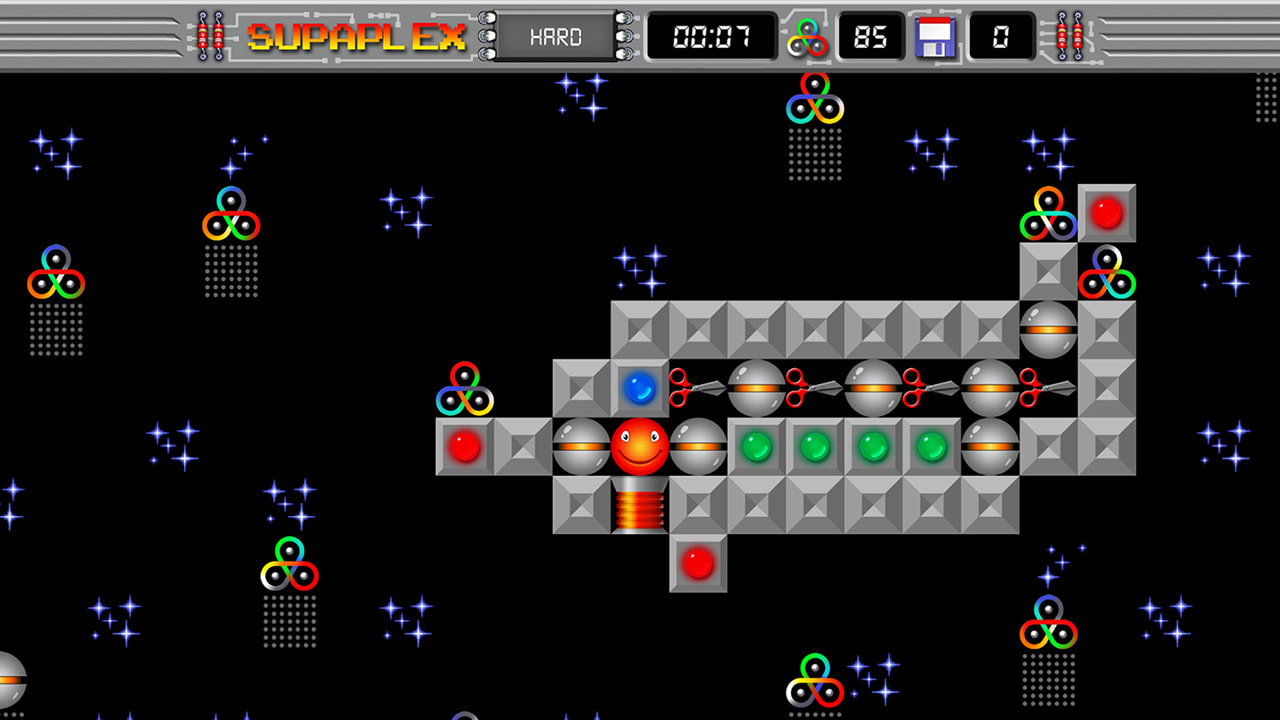Select the blue zonk above Murphy
This screenshot has width=1280, height=720.
[641, 390]
